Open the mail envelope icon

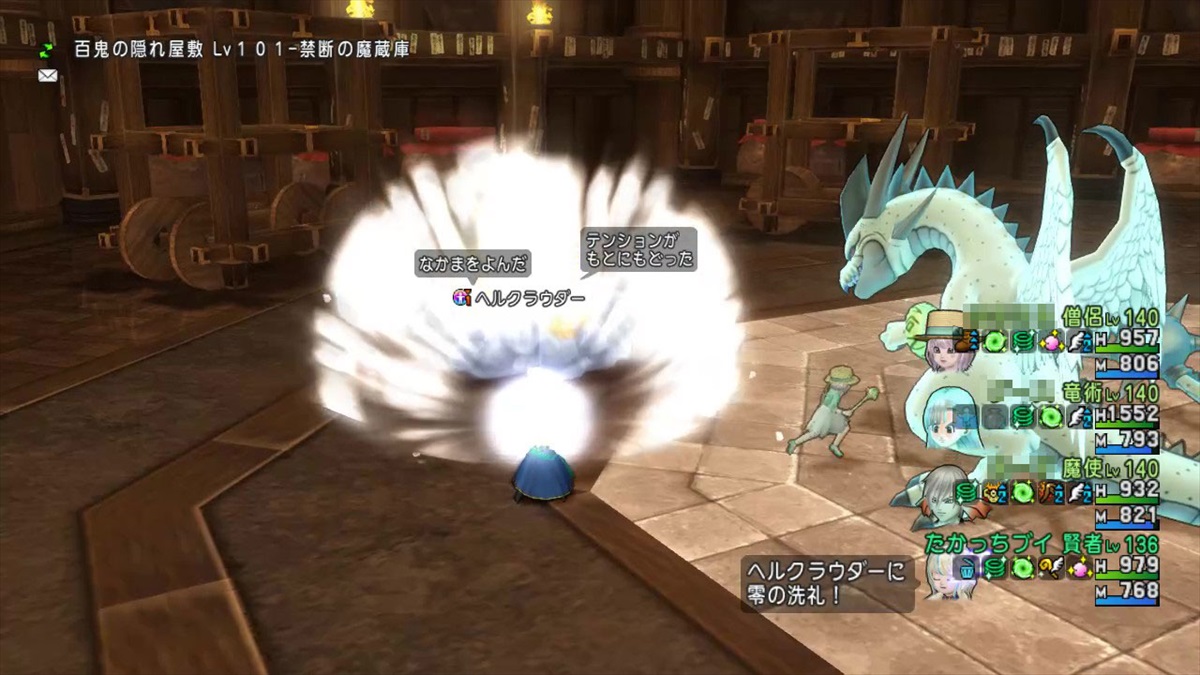coord(47,75)
